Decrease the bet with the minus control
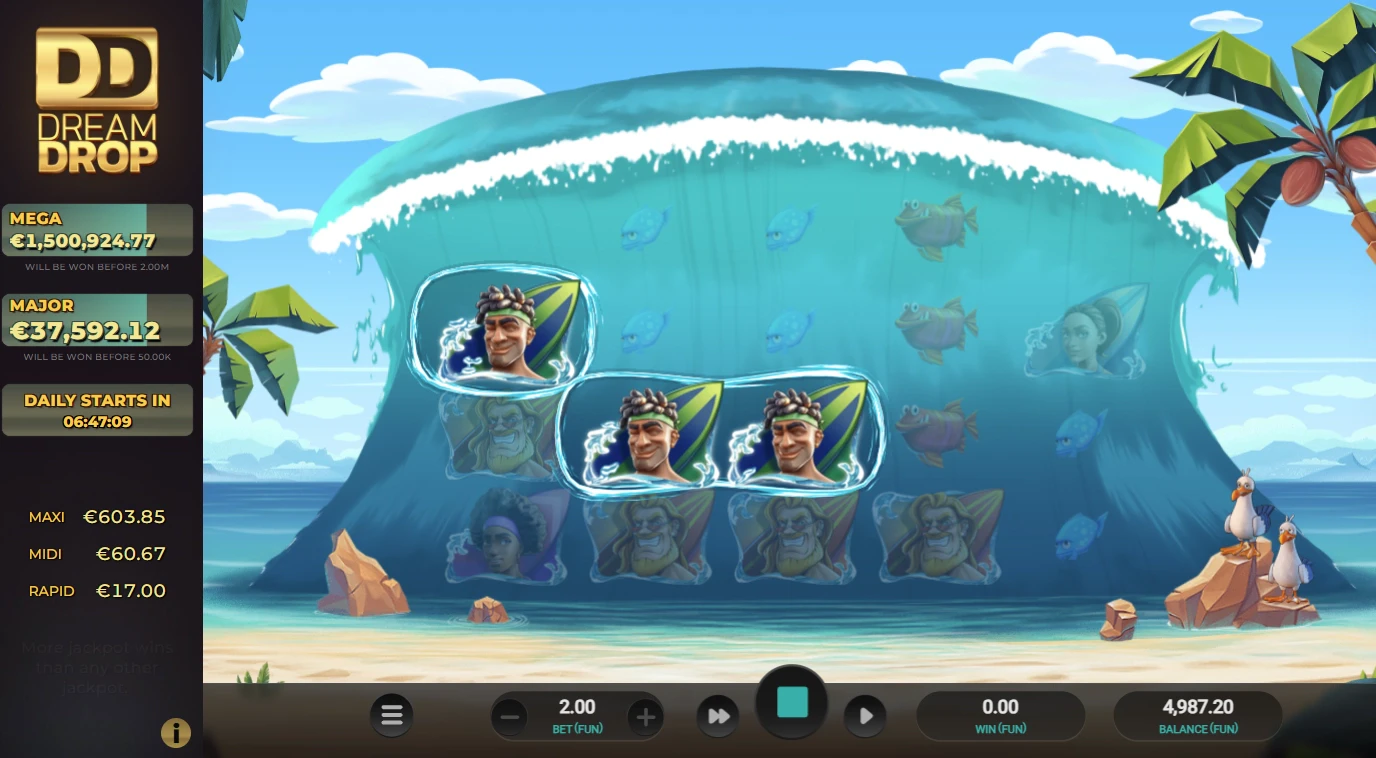The image size is (1376, 758). pos(509,715)
